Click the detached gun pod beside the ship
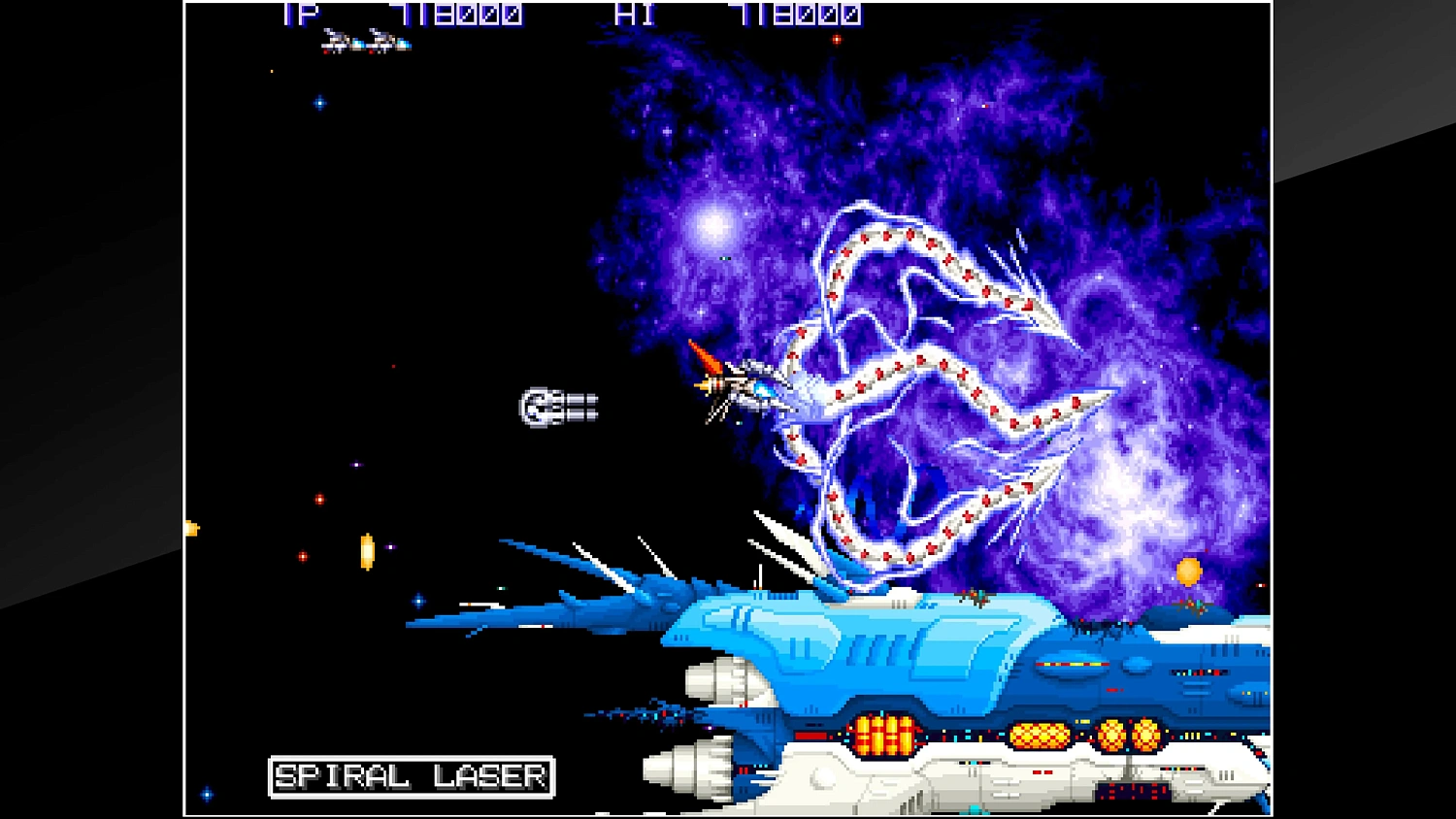1456x819 pixels. [558, 405]
